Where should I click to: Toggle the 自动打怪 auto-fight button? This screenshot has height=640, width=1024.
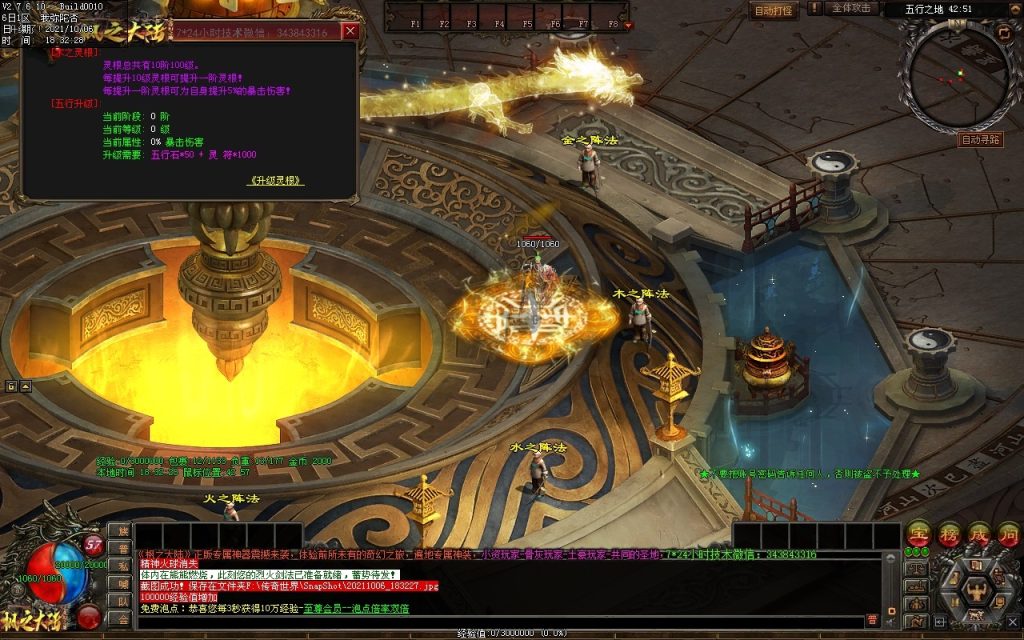click(773, 10)
